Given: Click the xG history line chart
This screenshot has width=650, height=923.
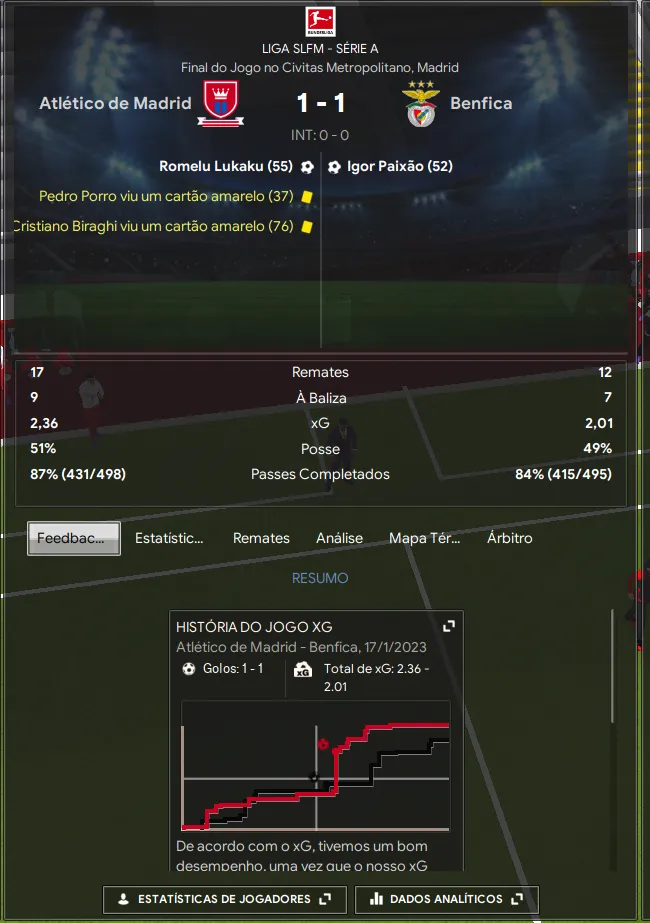Looking at the screenshot, I should coord(316,765).
